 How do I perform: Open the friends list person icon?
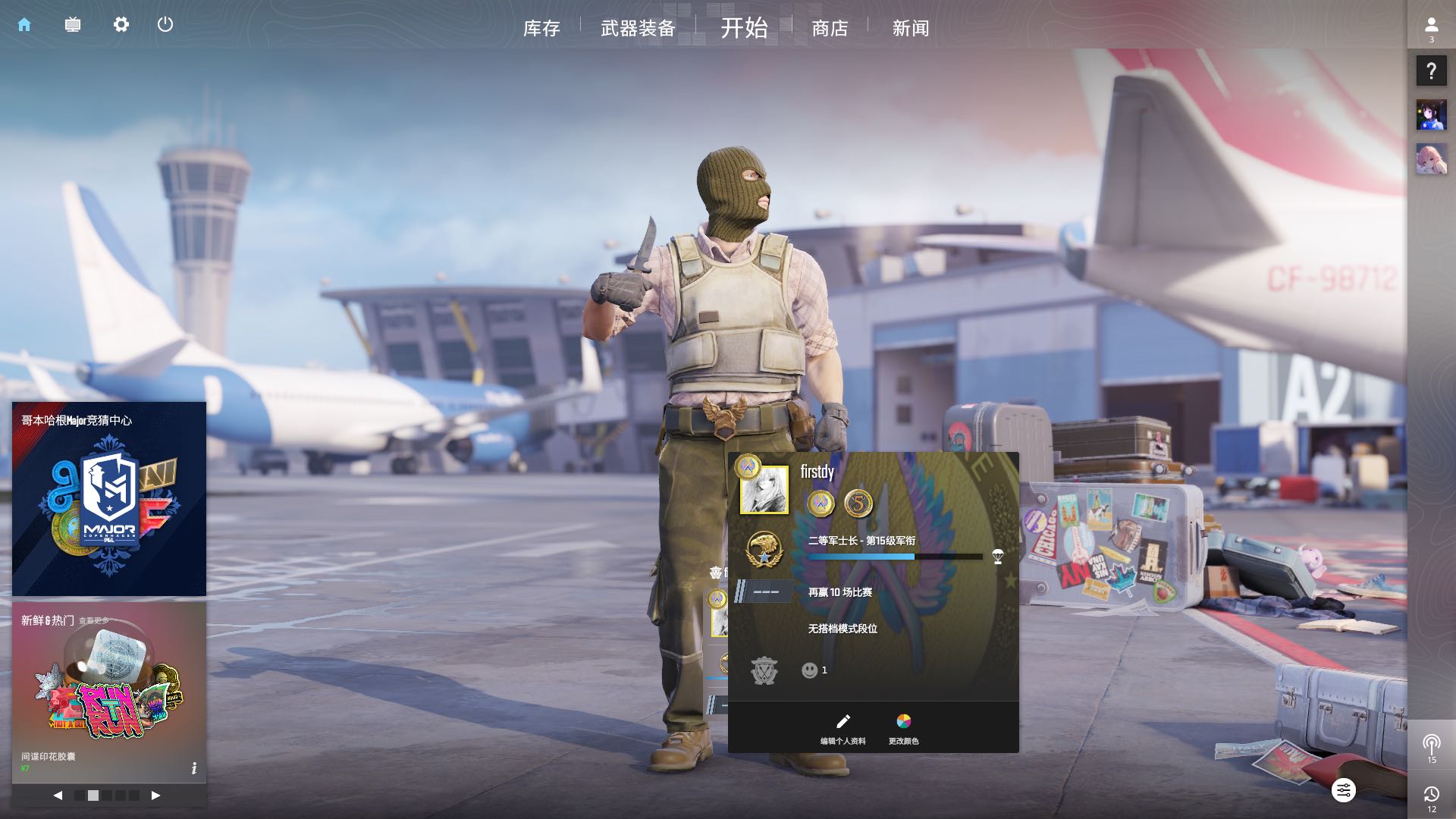pyautogui.click(x=1431, y=28)
